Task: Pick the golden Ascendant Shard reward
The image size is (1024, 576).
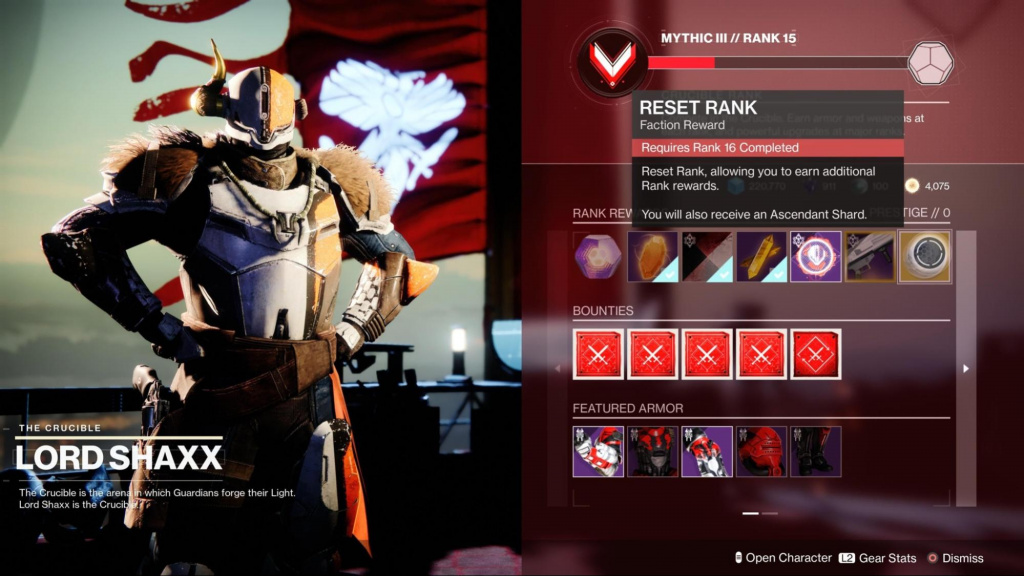Action: click(x=761, y=257)
